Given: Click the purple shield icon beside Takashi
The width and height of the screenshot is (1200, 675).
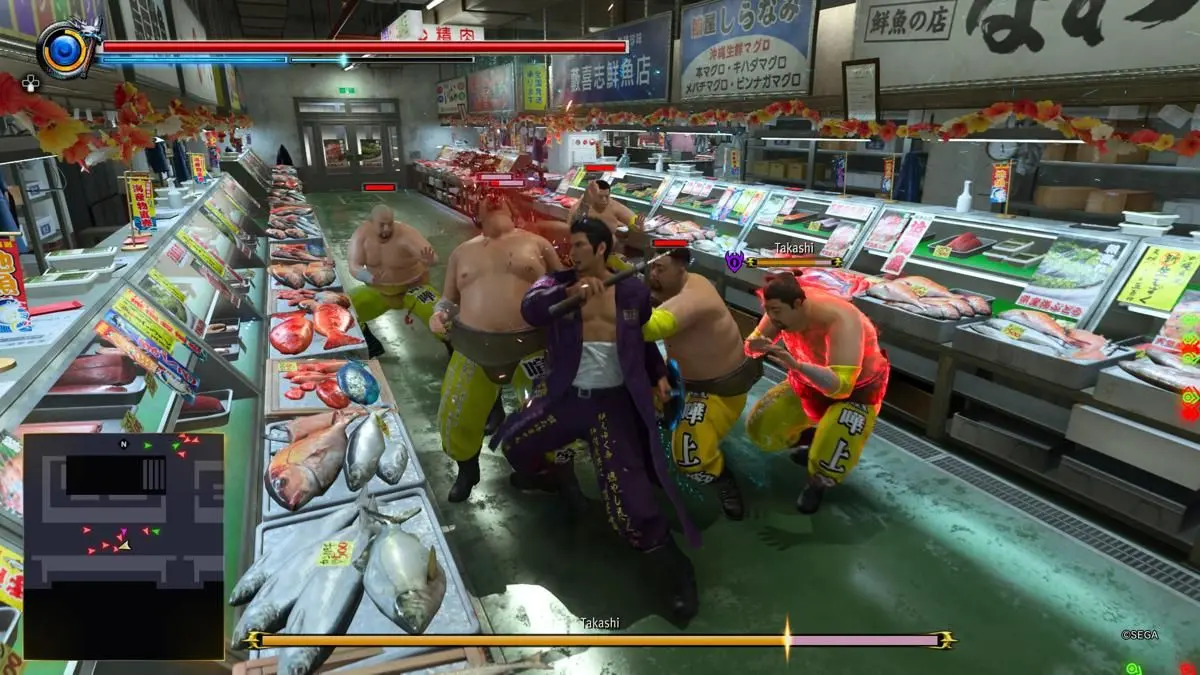Looking at the screenshot, I should 734,262.
